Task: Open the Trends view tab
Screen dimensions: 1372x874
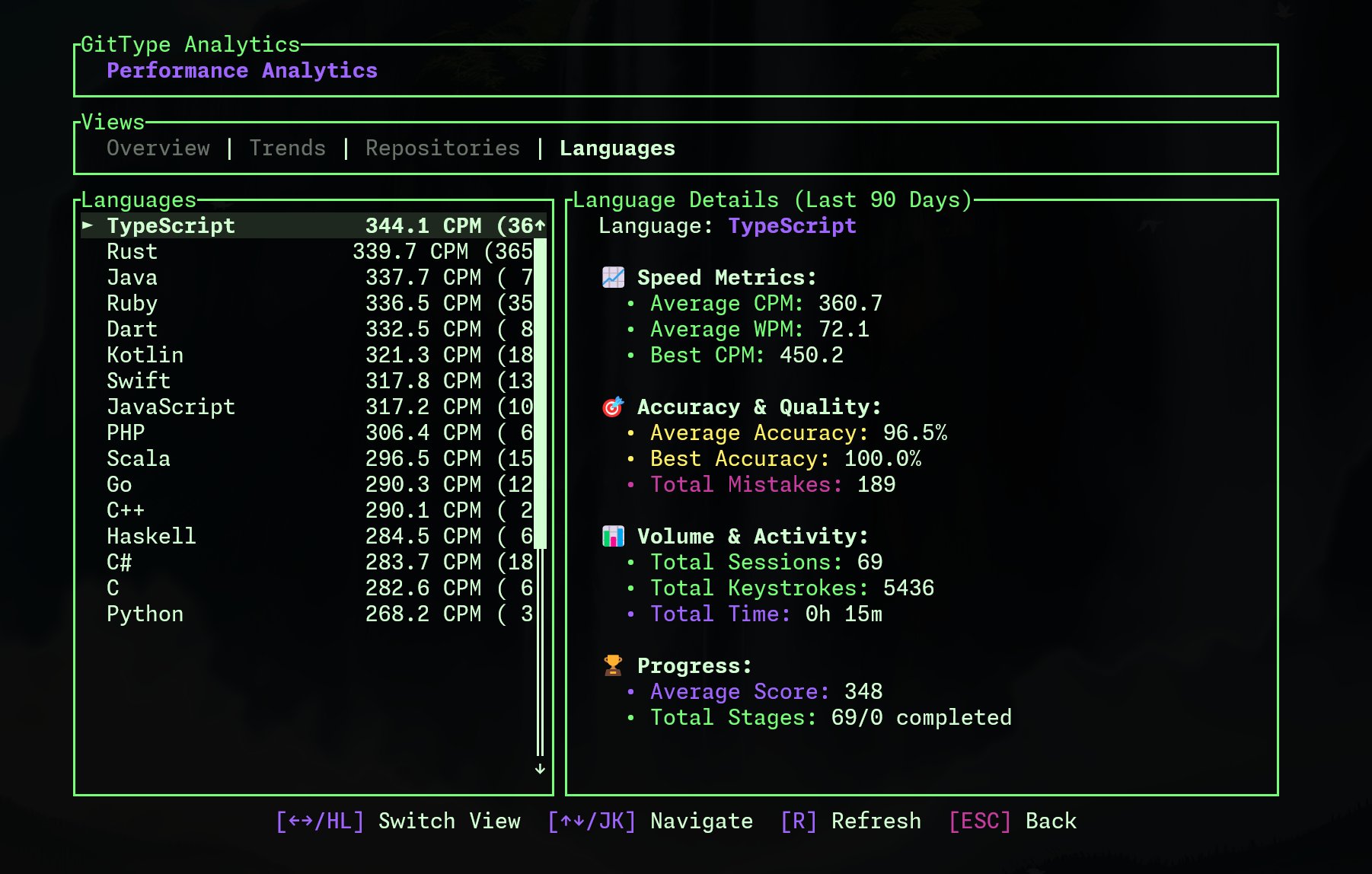Action: click(x=287, y=148)
